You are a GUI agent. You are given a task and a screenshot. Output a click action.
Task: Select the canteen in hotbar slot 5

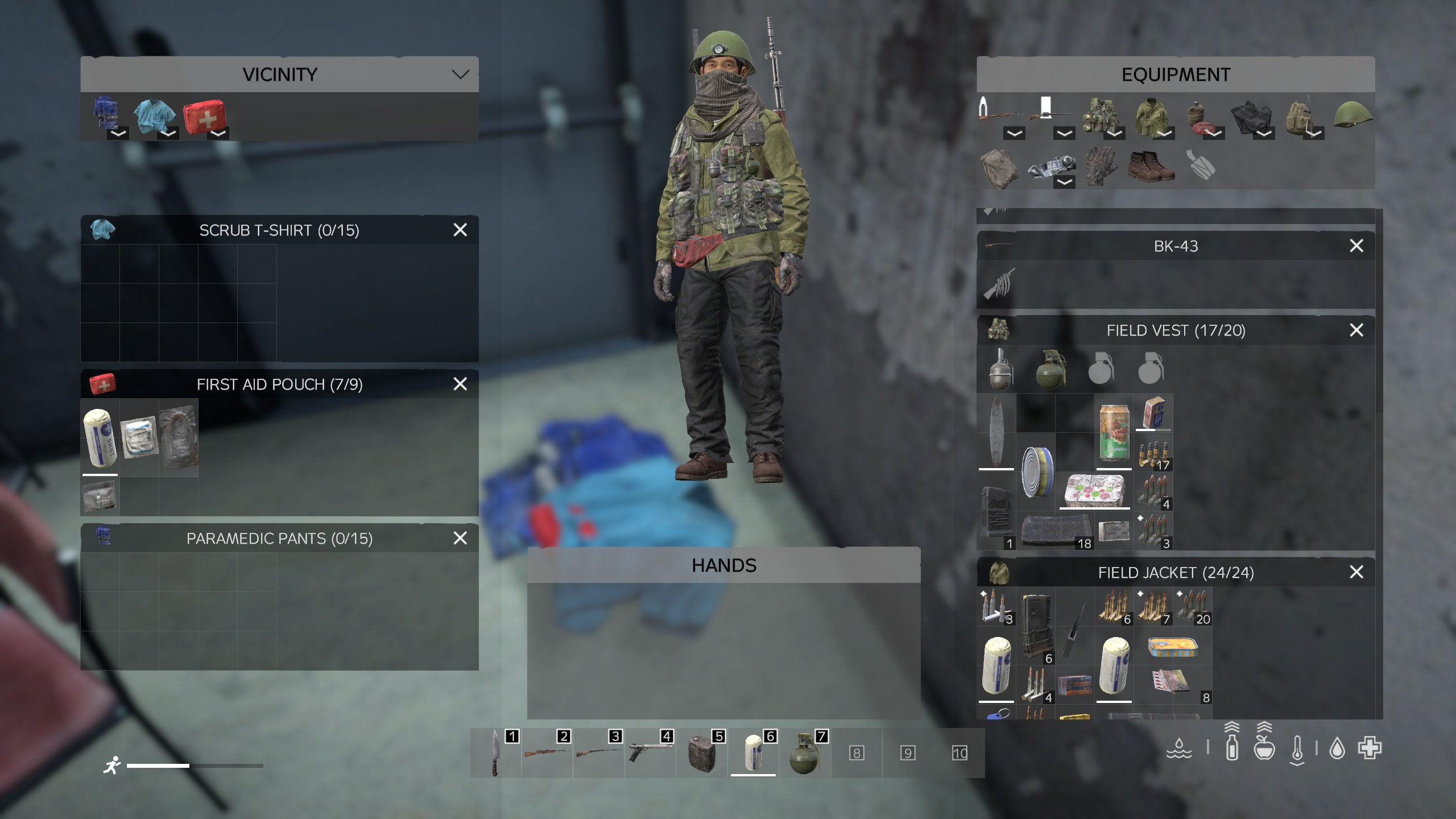point(701,754)
